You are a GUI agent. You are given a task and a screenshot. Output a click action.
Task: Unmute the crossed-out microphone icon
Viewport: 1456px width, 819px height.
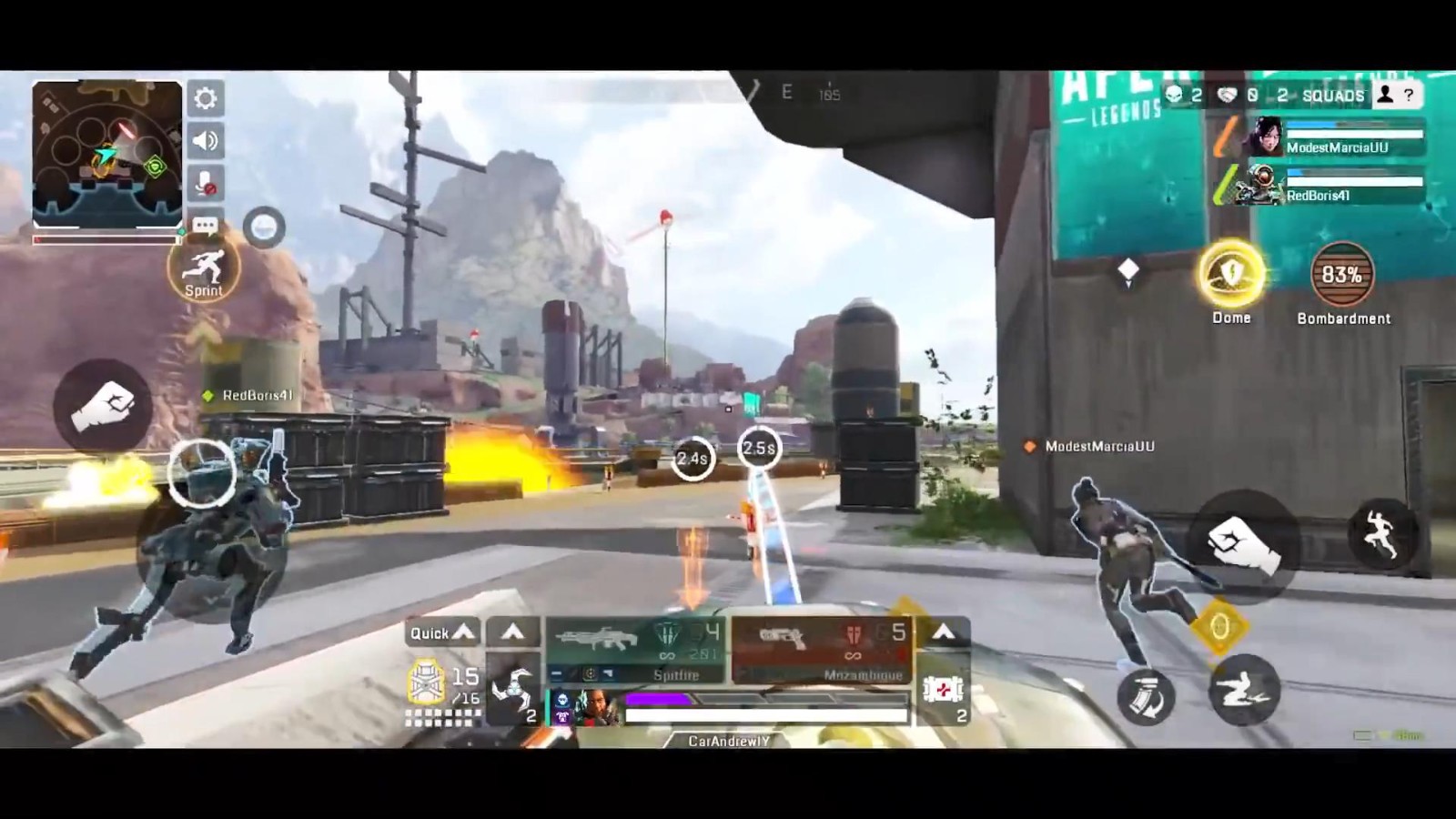coord(206,182)
